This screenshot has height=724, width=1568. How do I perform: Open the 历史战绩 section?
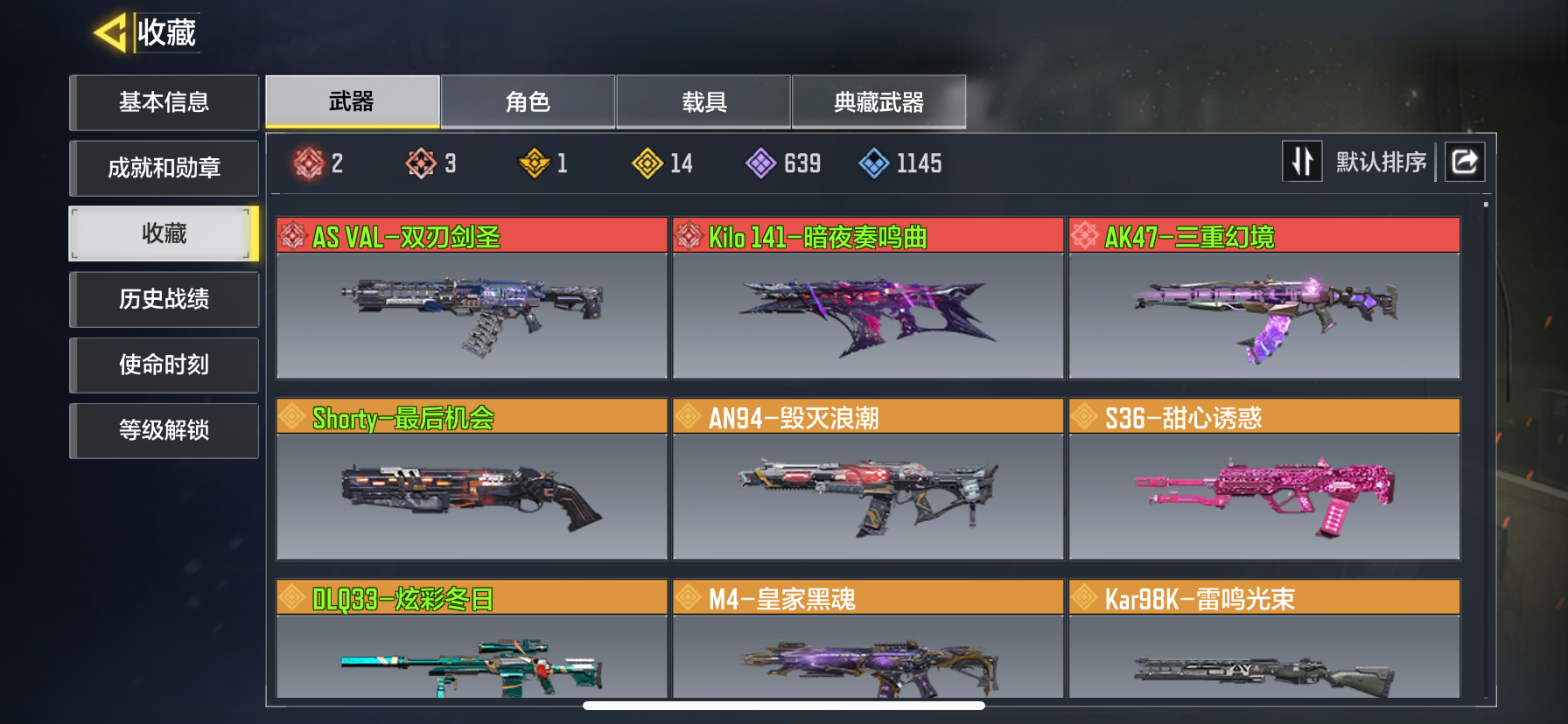point(164,299)
